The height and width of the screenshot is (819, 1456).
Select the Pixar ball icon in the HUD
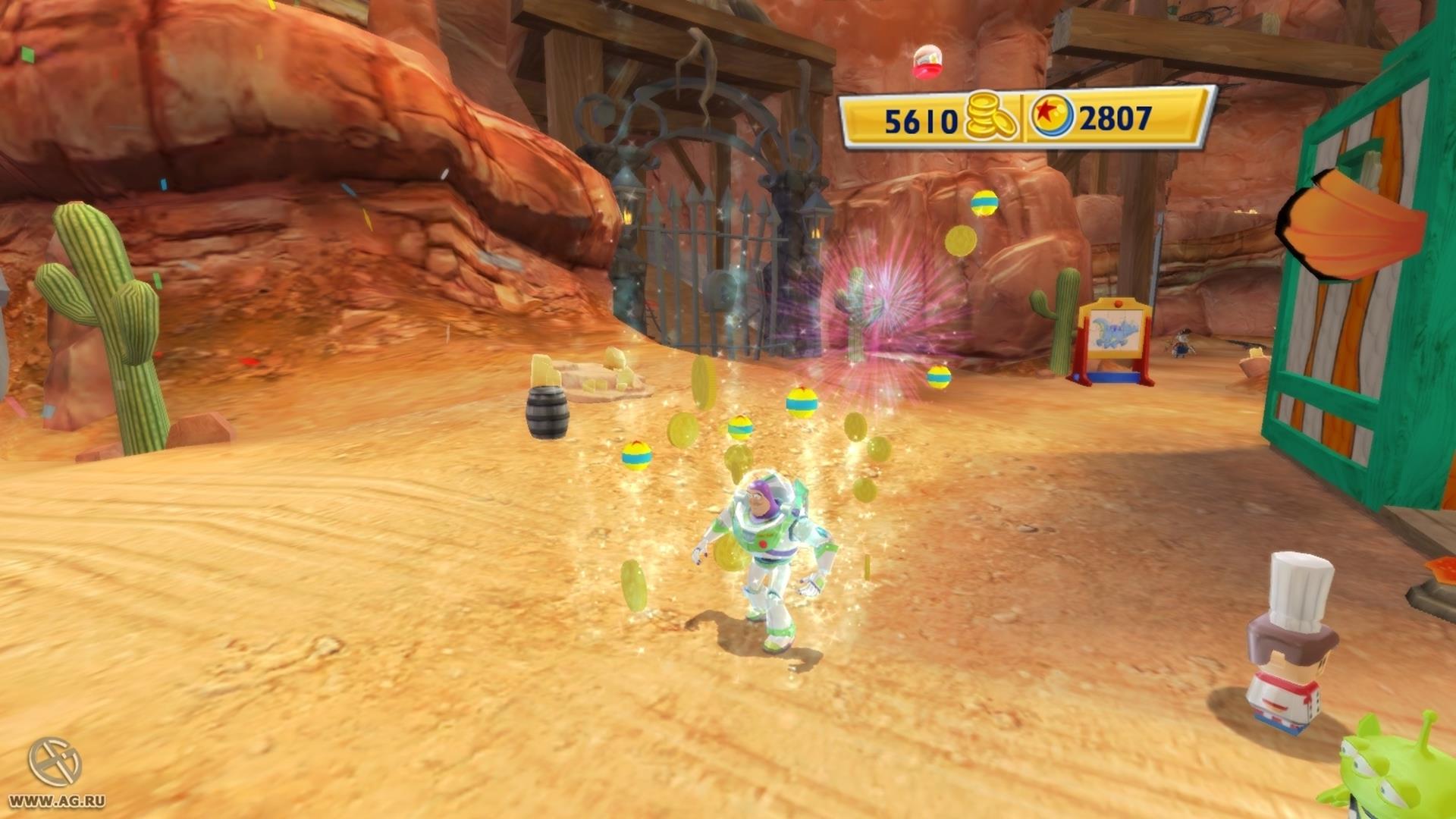pyautogui.click(x=1052, y=117)
